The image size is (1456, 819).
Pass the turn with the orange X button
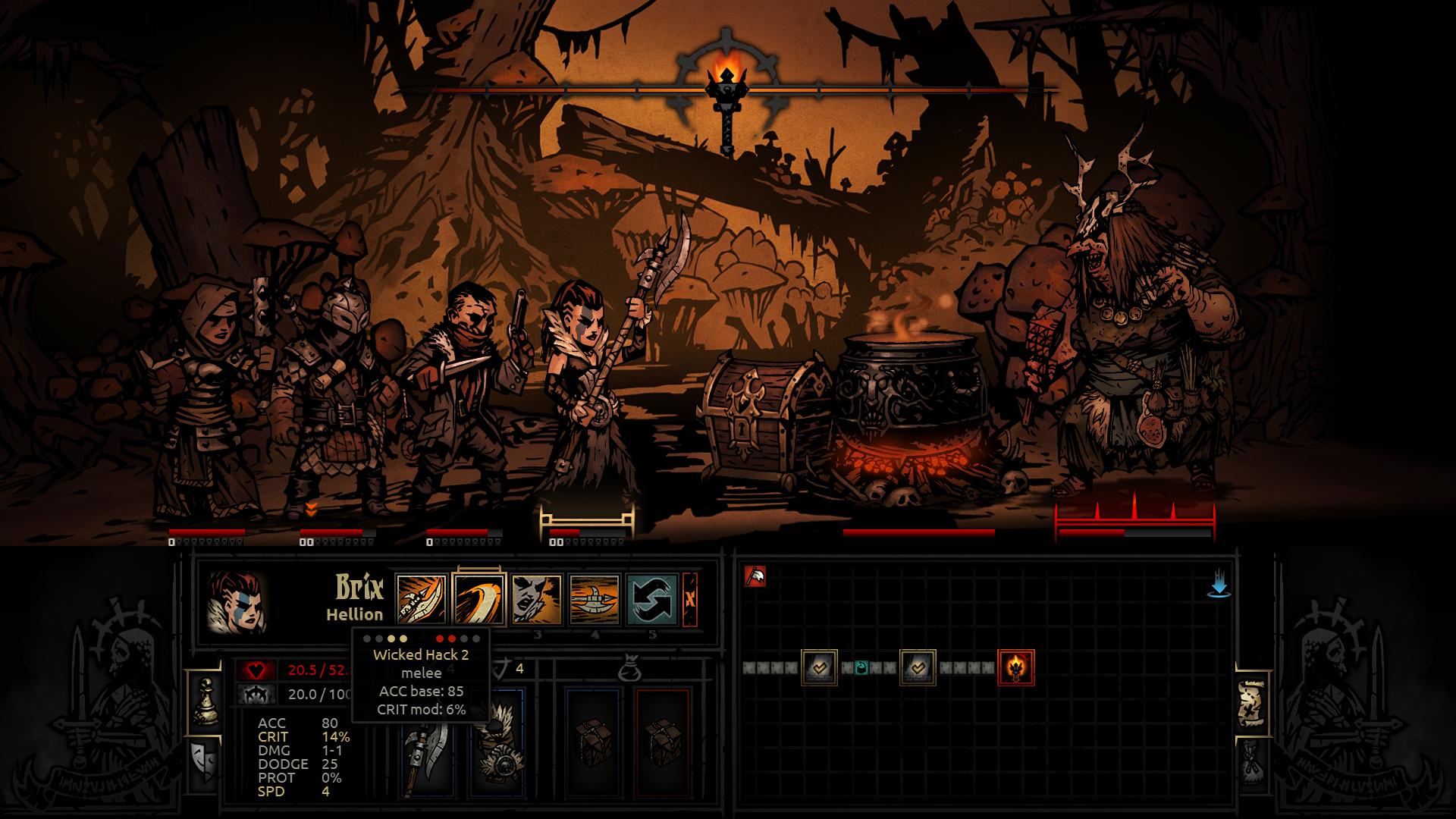pos(690,599)
